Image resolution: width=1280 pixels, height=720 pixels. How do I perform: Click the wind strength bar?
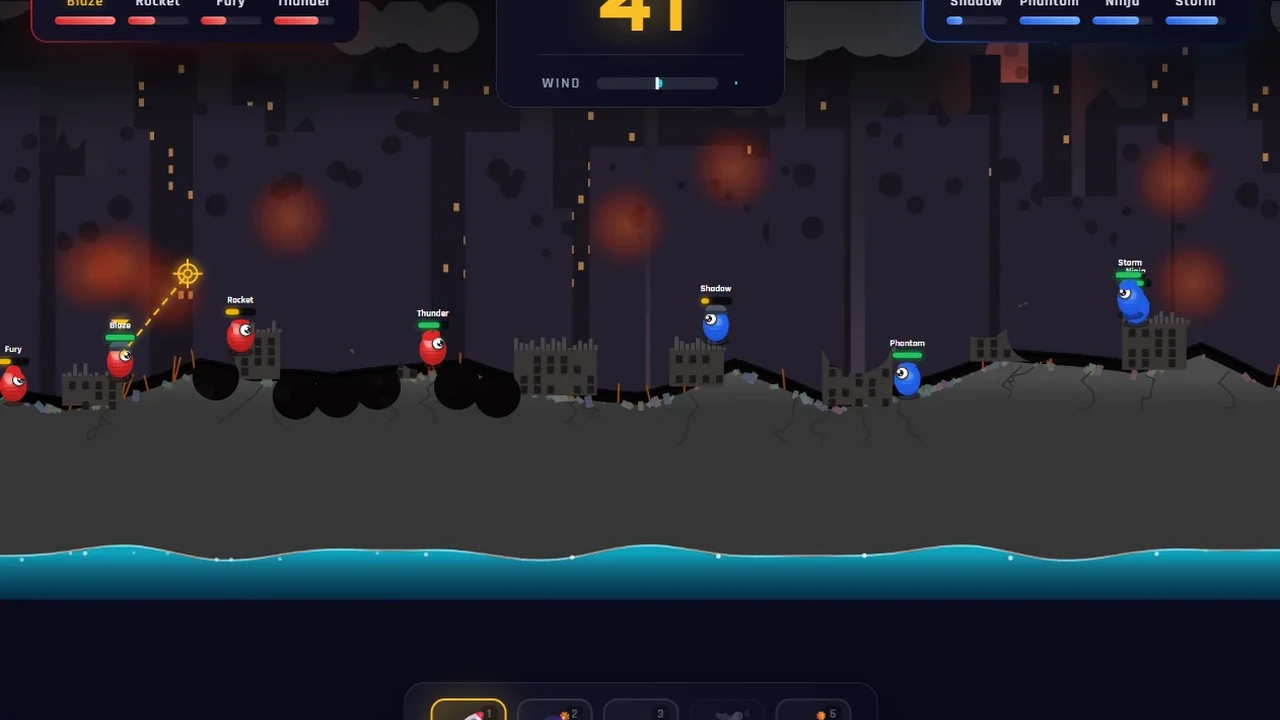click(x=657, y=83)
